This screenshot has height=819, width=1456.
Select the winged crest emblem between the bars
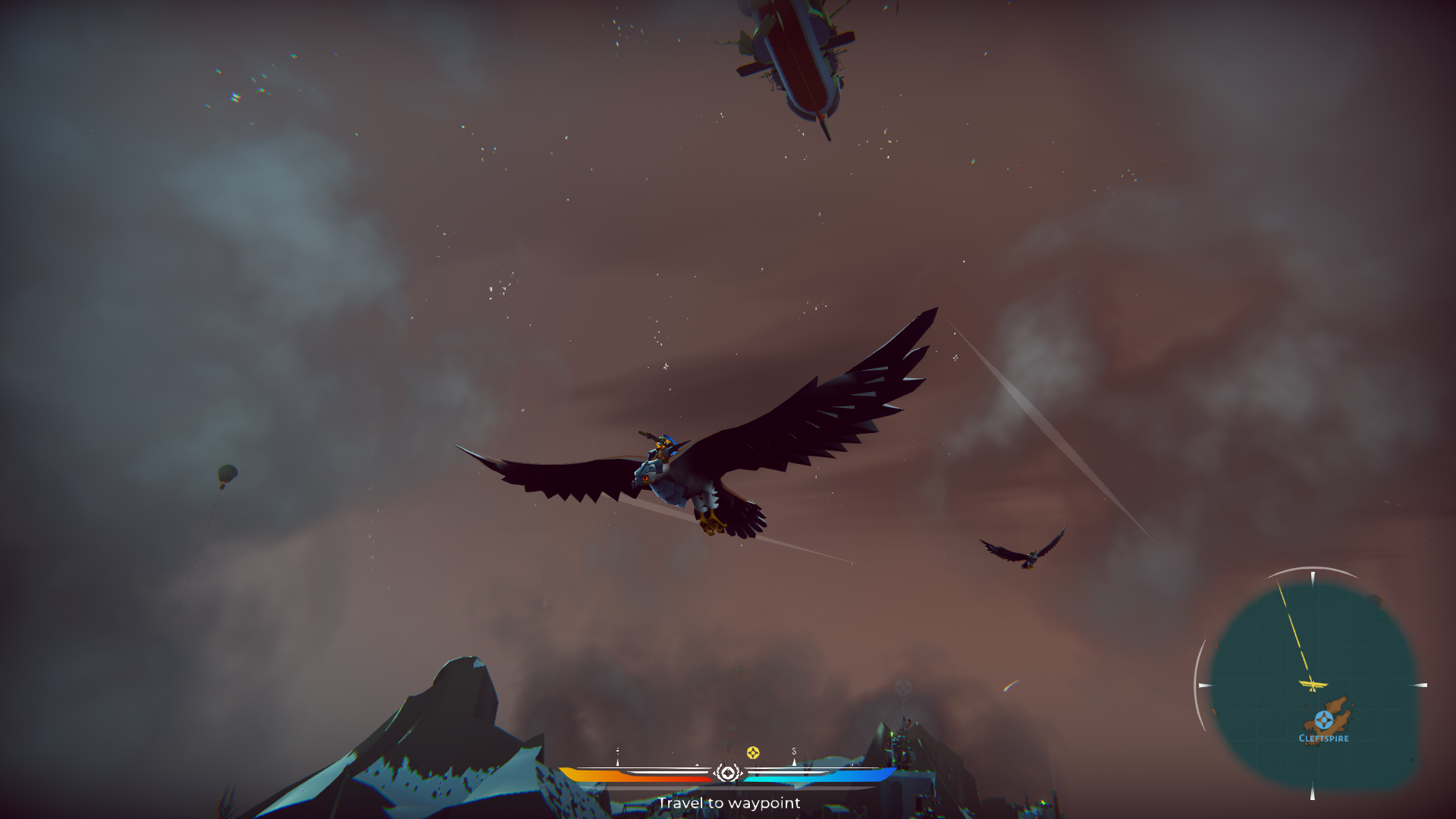(728, 773)
